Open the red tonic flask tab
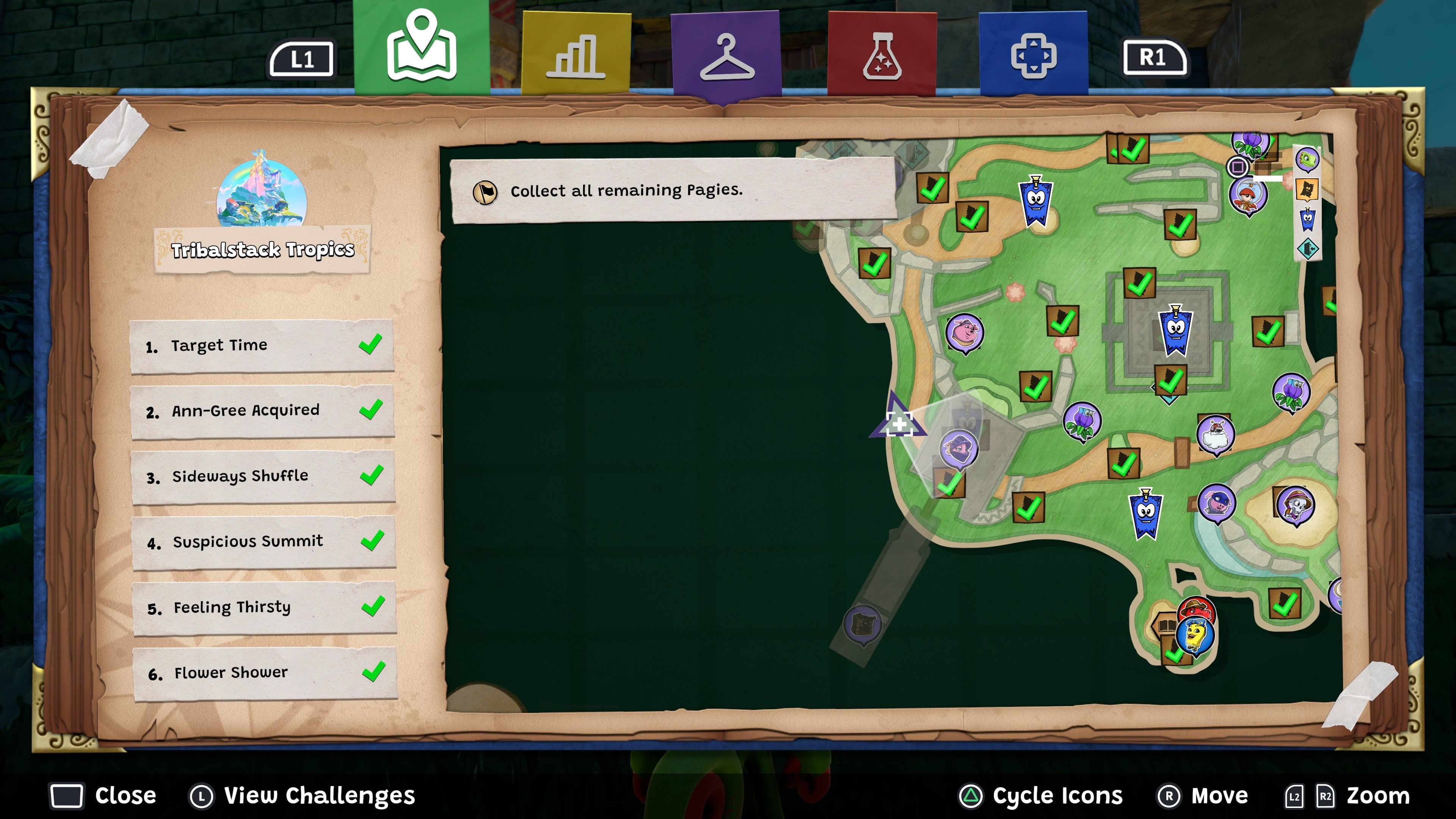This screenshot has width=1456, height=819. click(x=881, y=55)
